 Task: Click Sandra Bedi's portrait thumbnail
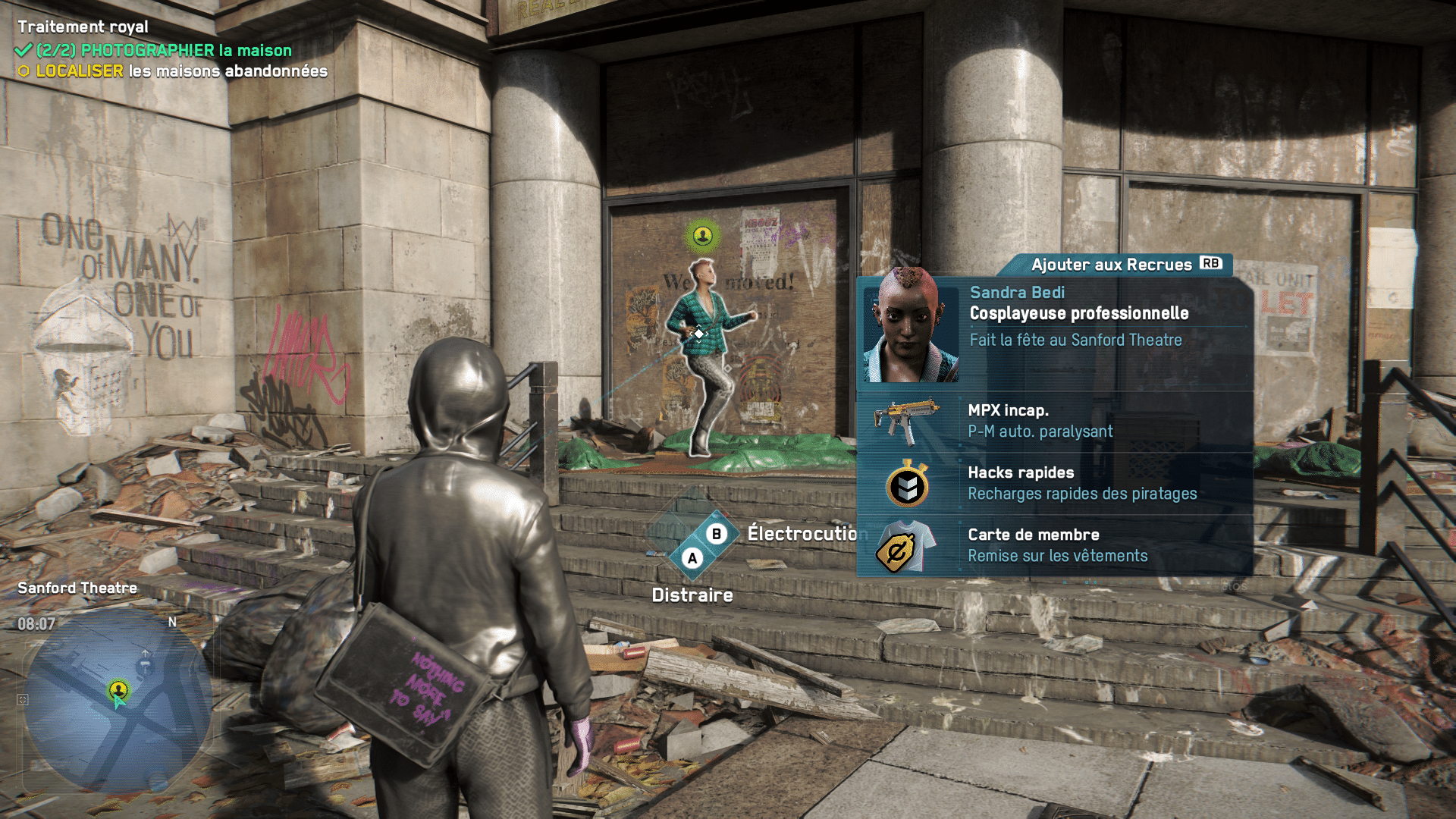(911, 326)
